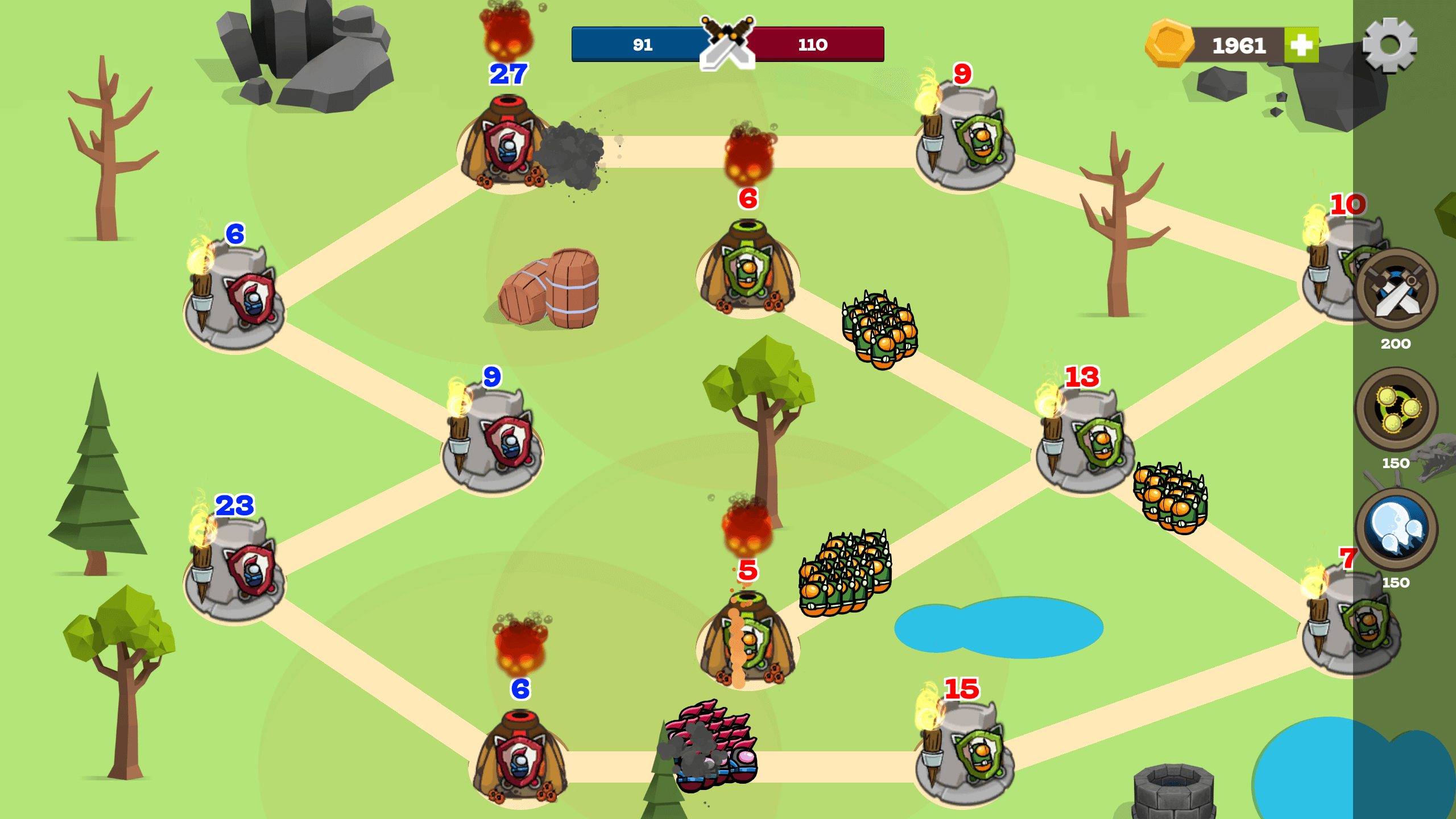Activate the crossed swords ability costing 200
Viewport: 1456px width, 819px height.
point(1397,290)
